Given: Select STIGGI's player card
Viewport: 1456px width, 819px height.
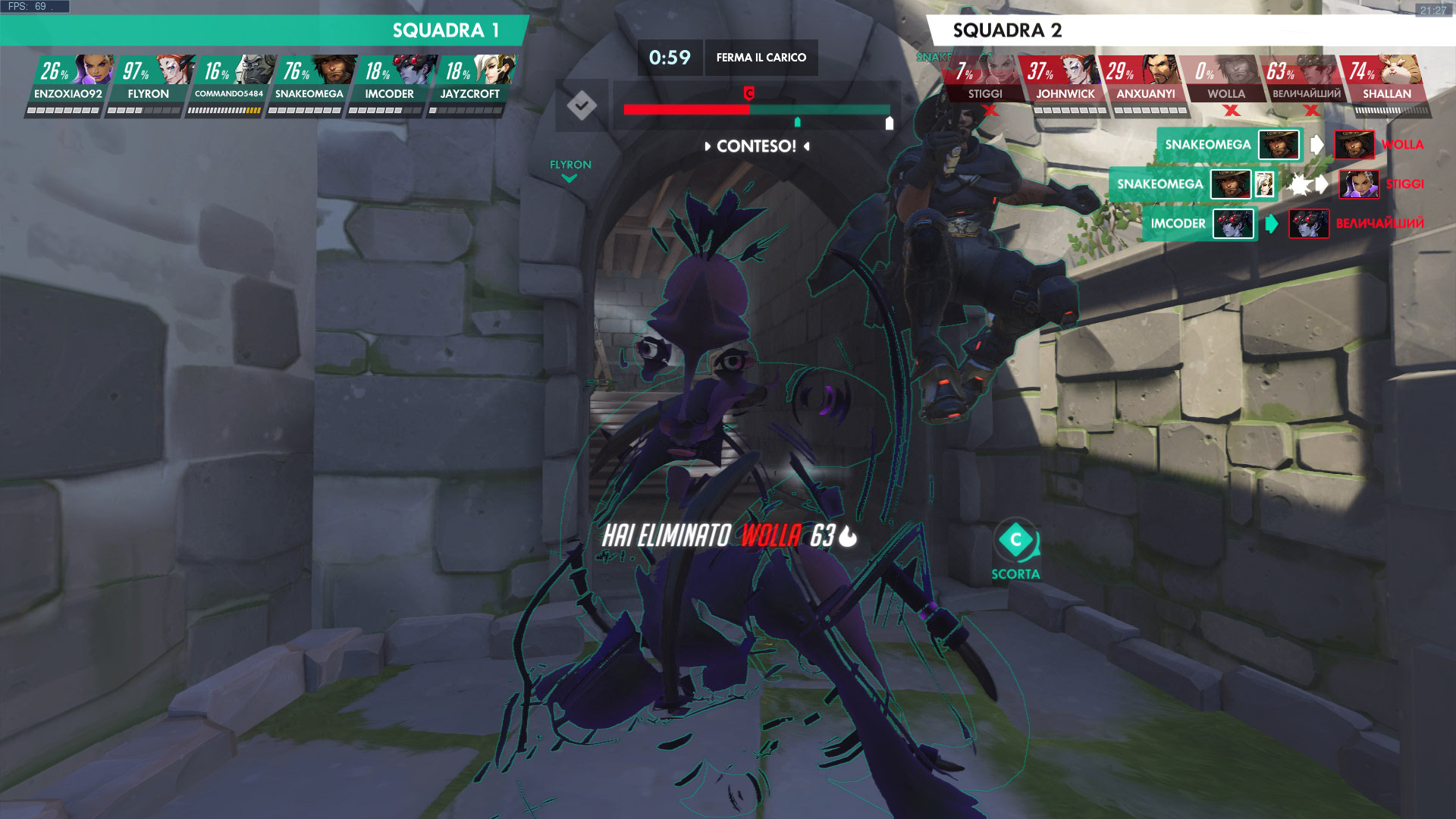Looking at the screenshot, I should click(985, 83).
